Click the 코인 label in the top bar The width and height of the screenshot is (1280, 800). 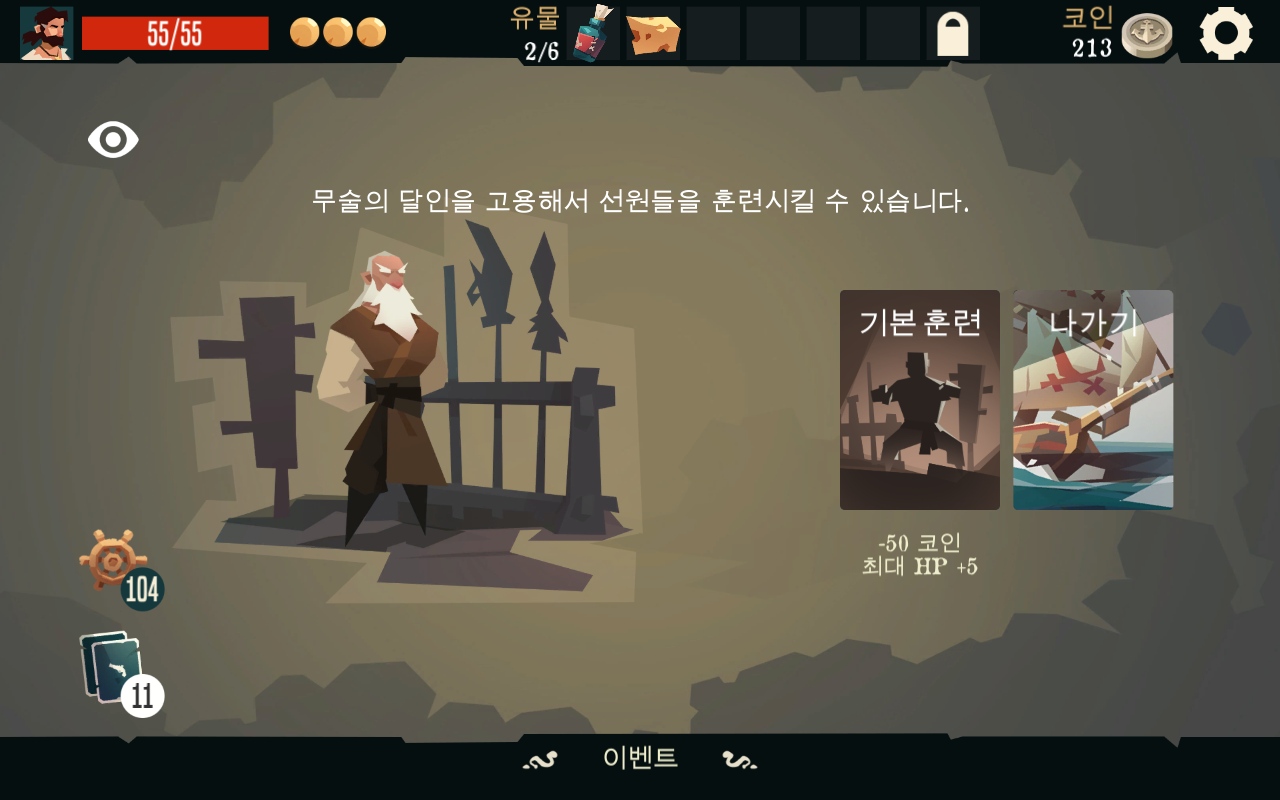1087,20
